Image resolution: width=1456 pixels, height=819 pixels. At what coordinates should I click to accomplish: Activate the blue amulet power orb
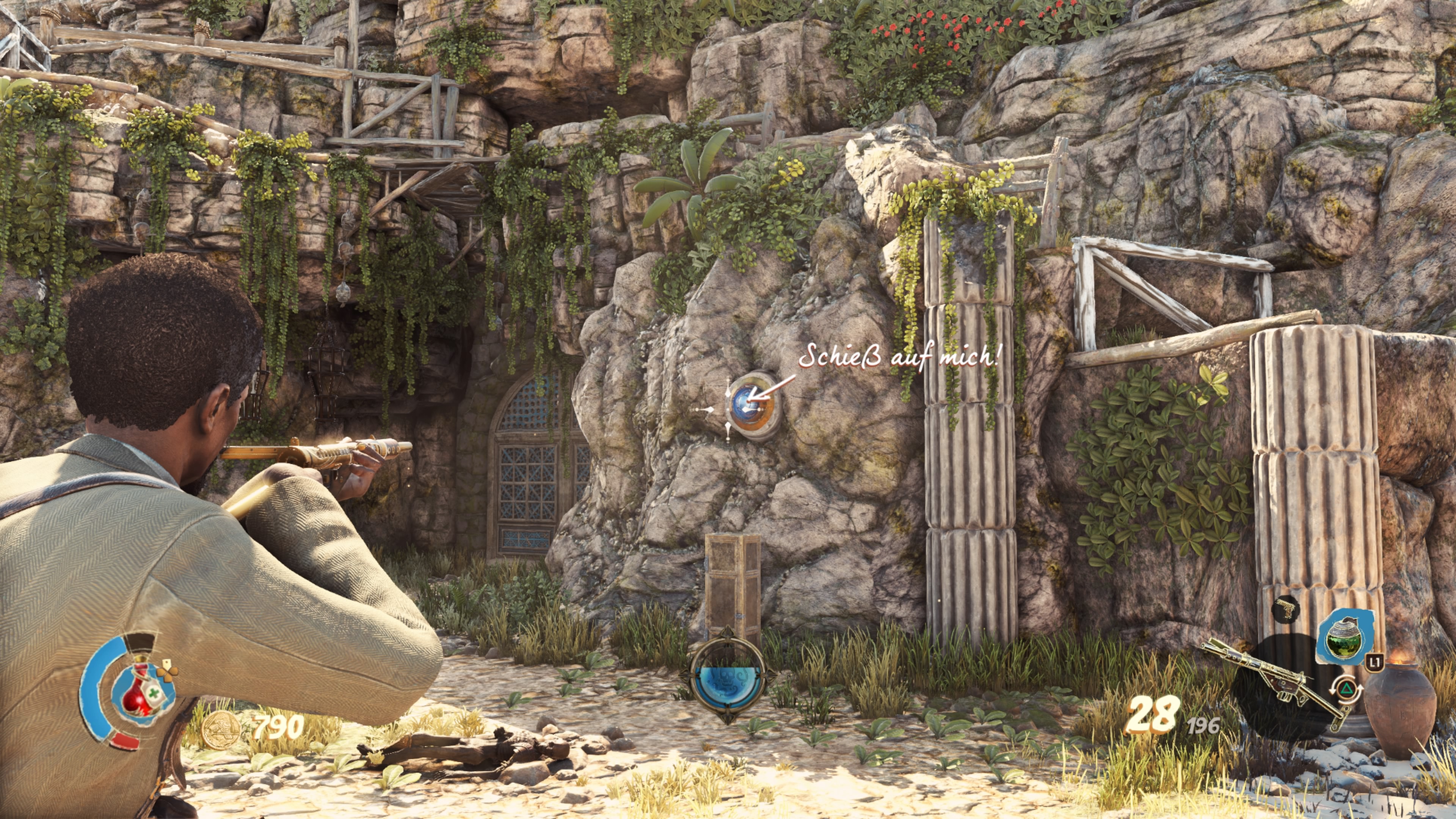[728, 686]
